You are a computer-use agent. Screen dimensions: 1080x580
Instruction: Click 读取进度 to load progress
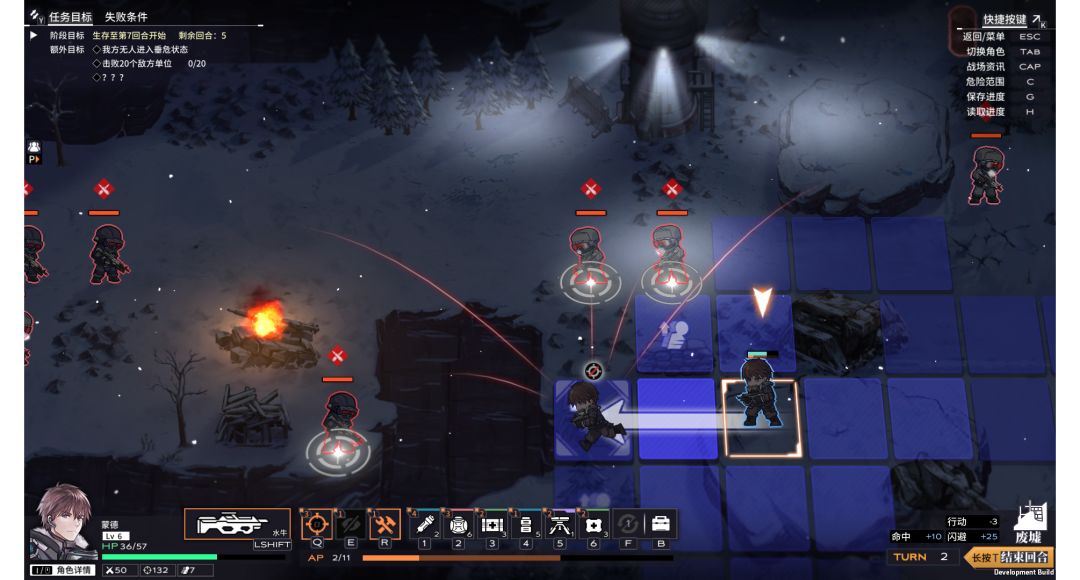point(984,112)
